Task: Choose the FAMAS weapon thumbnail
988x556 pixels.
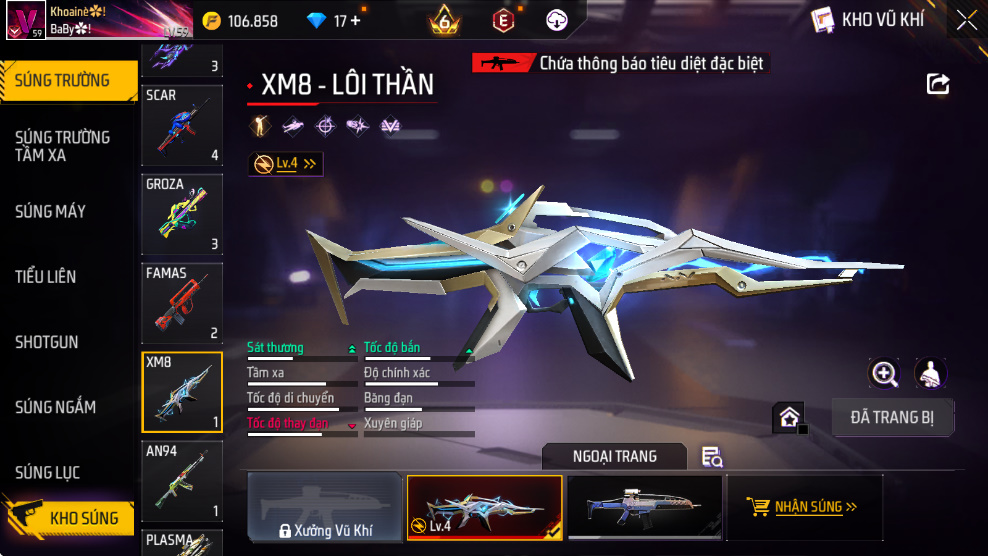Action: [x=182, y=302]
